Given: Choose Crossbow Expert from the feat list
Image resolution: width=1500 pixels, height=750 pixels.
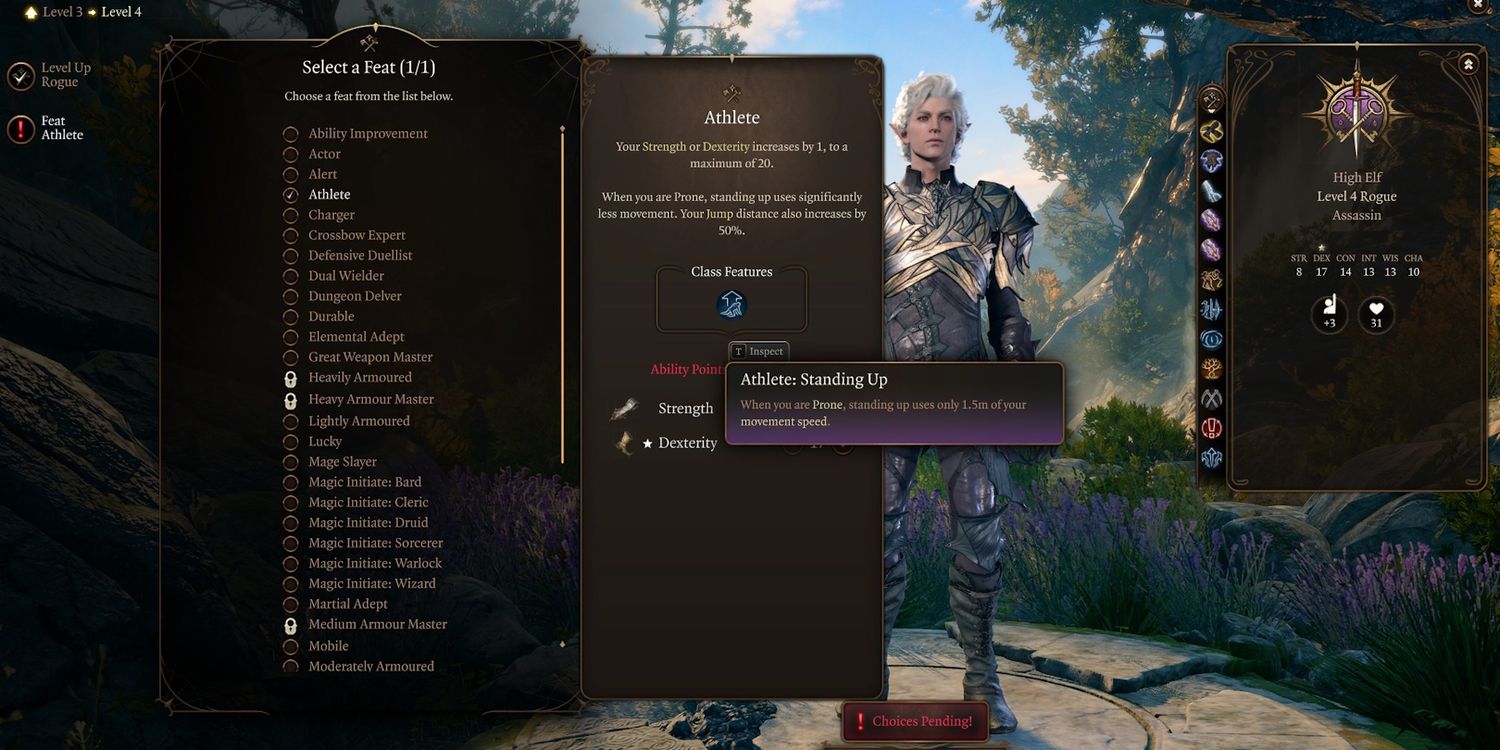Looking at the screenshot, I should pos(356,235).
